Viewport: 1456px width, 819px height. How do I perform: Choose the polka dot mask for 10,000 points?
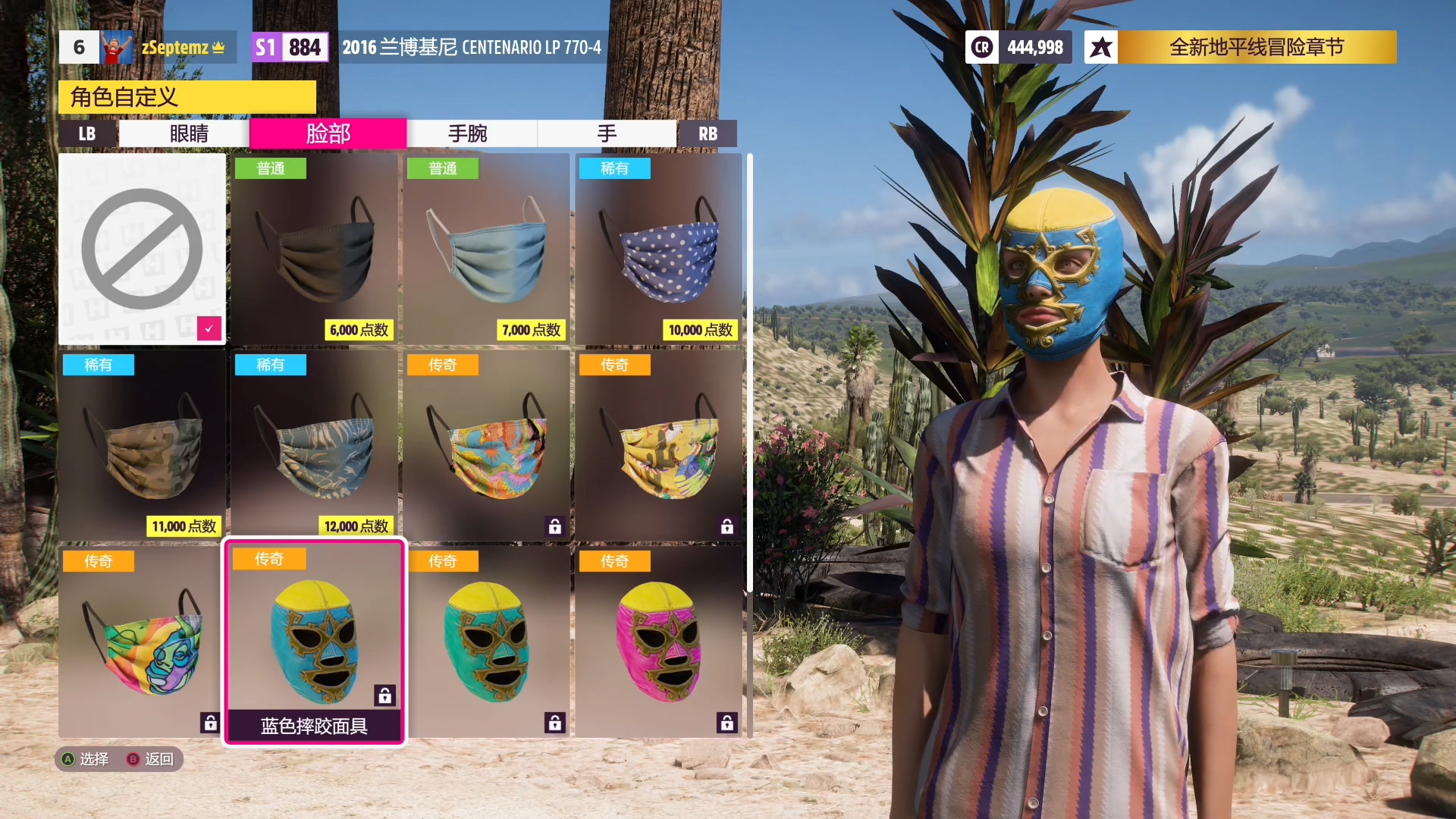[659, 249]
